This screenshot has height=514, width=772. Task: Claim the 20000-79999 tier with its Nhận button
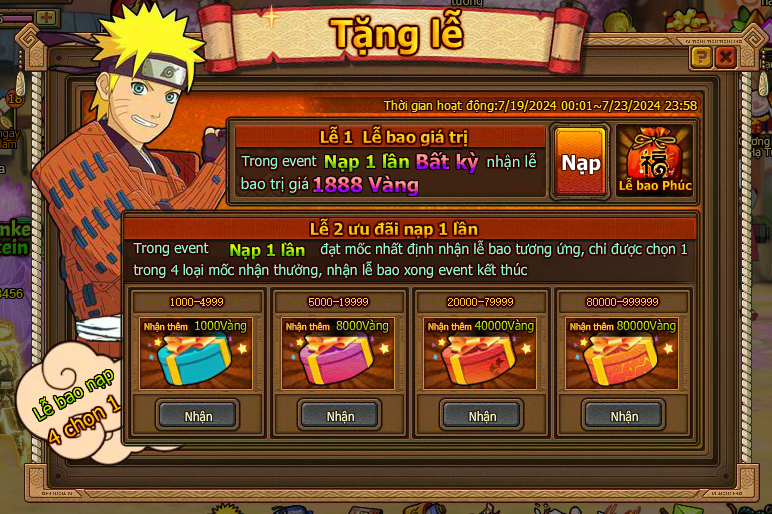(482, 415)
